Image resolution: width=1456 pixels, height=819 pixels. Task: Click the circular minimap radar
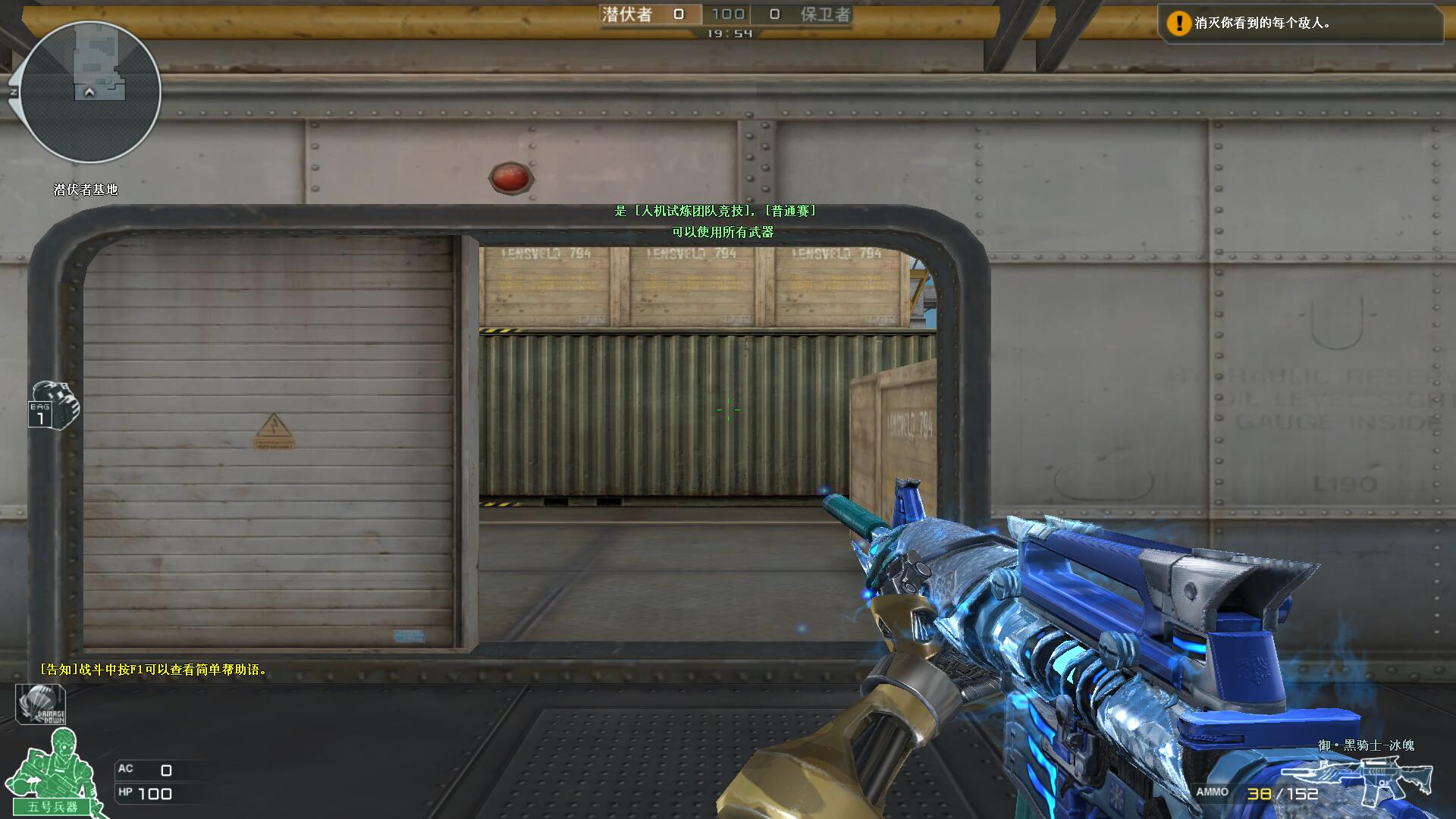(x=90, y=92)
